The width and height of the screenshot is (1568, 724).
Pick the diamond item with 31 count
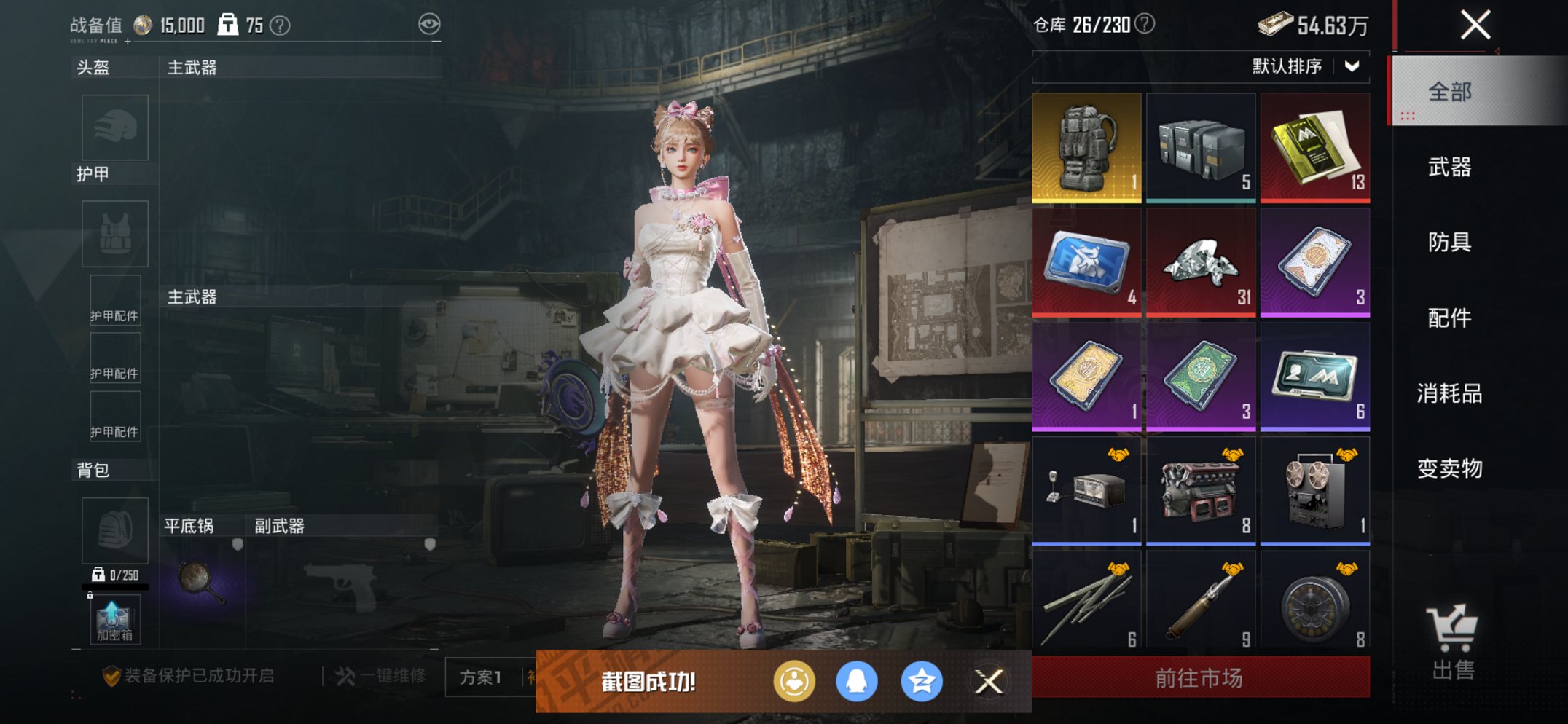coord(1201,262)
